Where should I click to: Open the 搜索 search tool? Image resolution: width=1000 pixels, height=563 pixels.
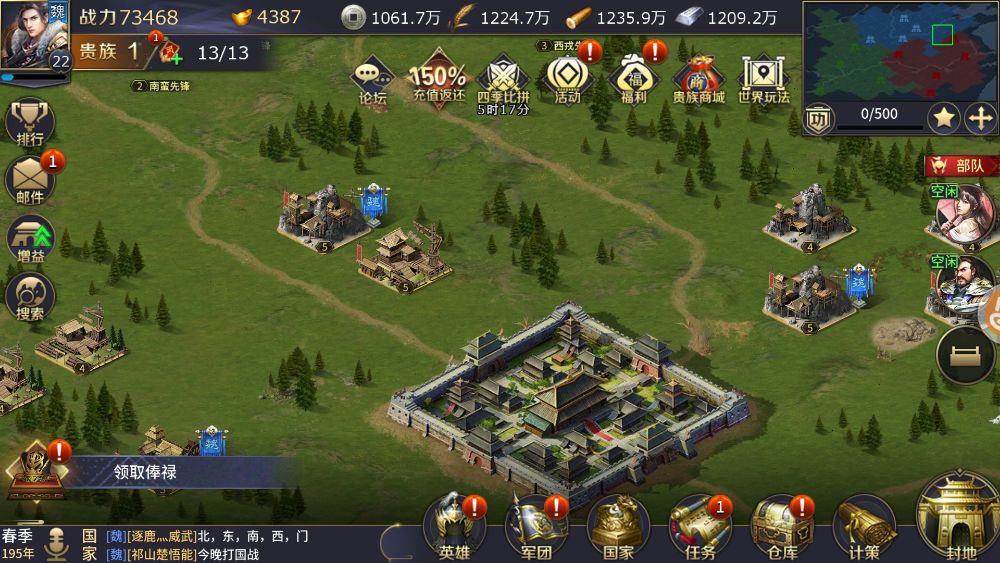pyautogui.click(x=31, y=299)
